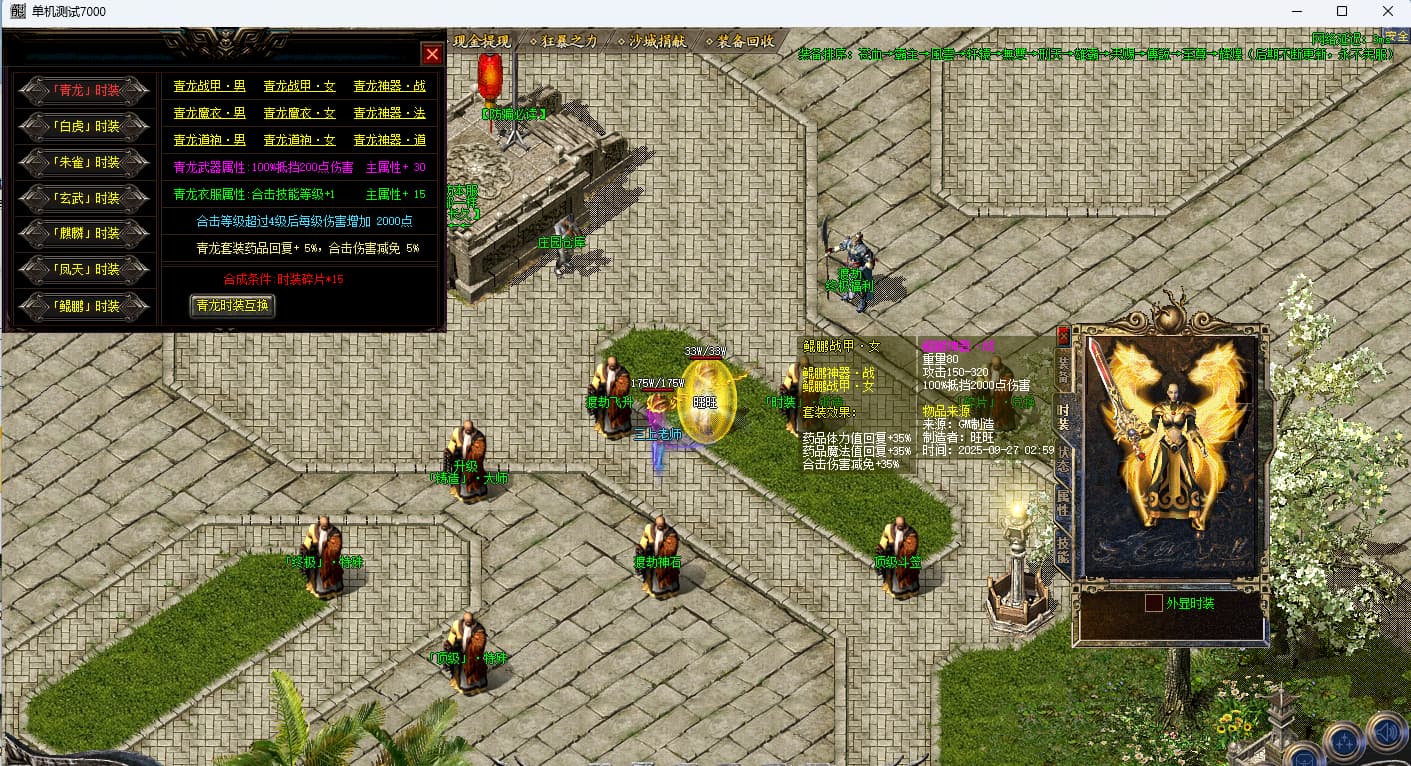Select the 「鲲鹏」时装 category

click(87, 306)
